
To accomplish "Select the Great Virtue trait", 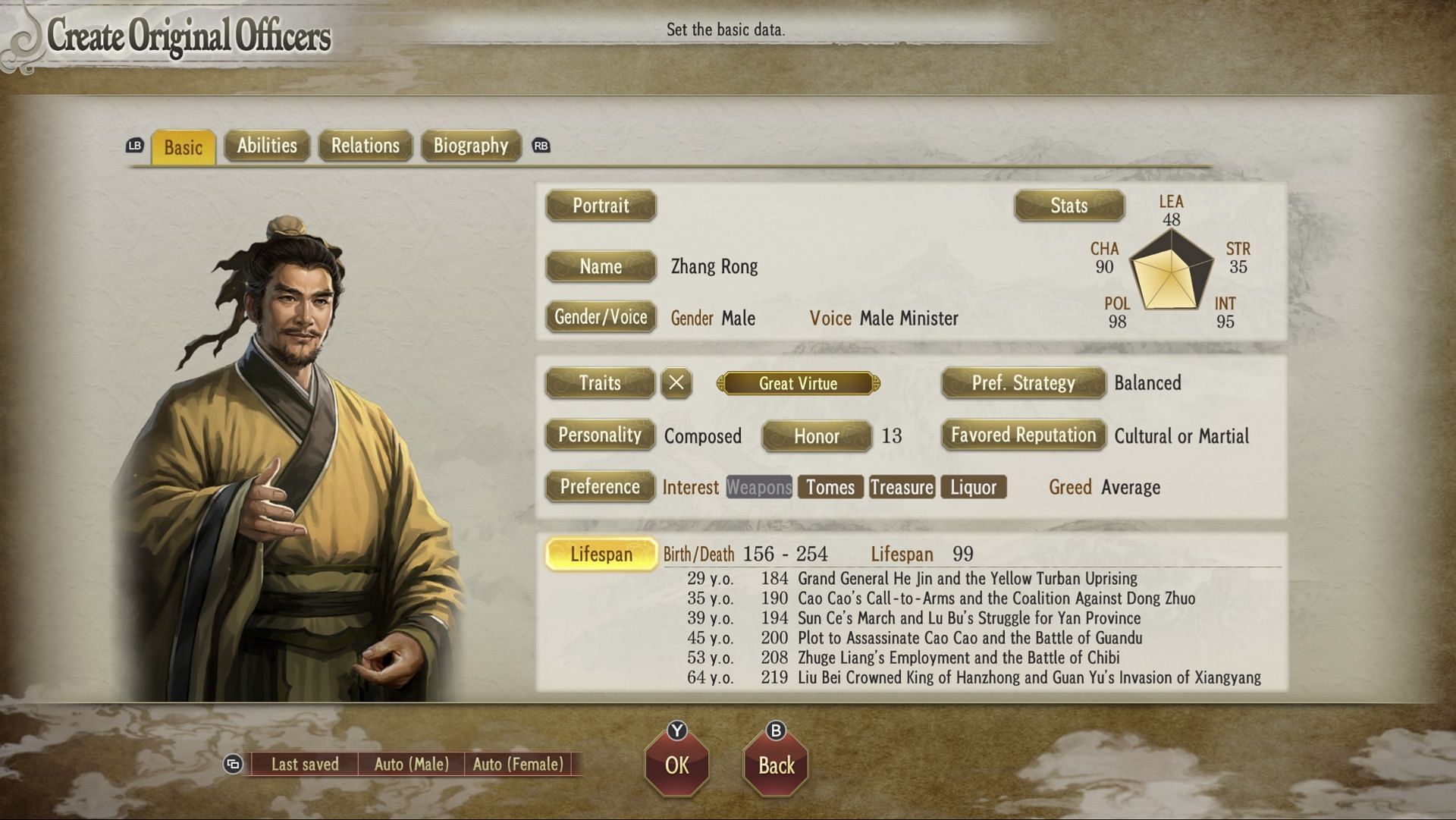I will point(798,384).
